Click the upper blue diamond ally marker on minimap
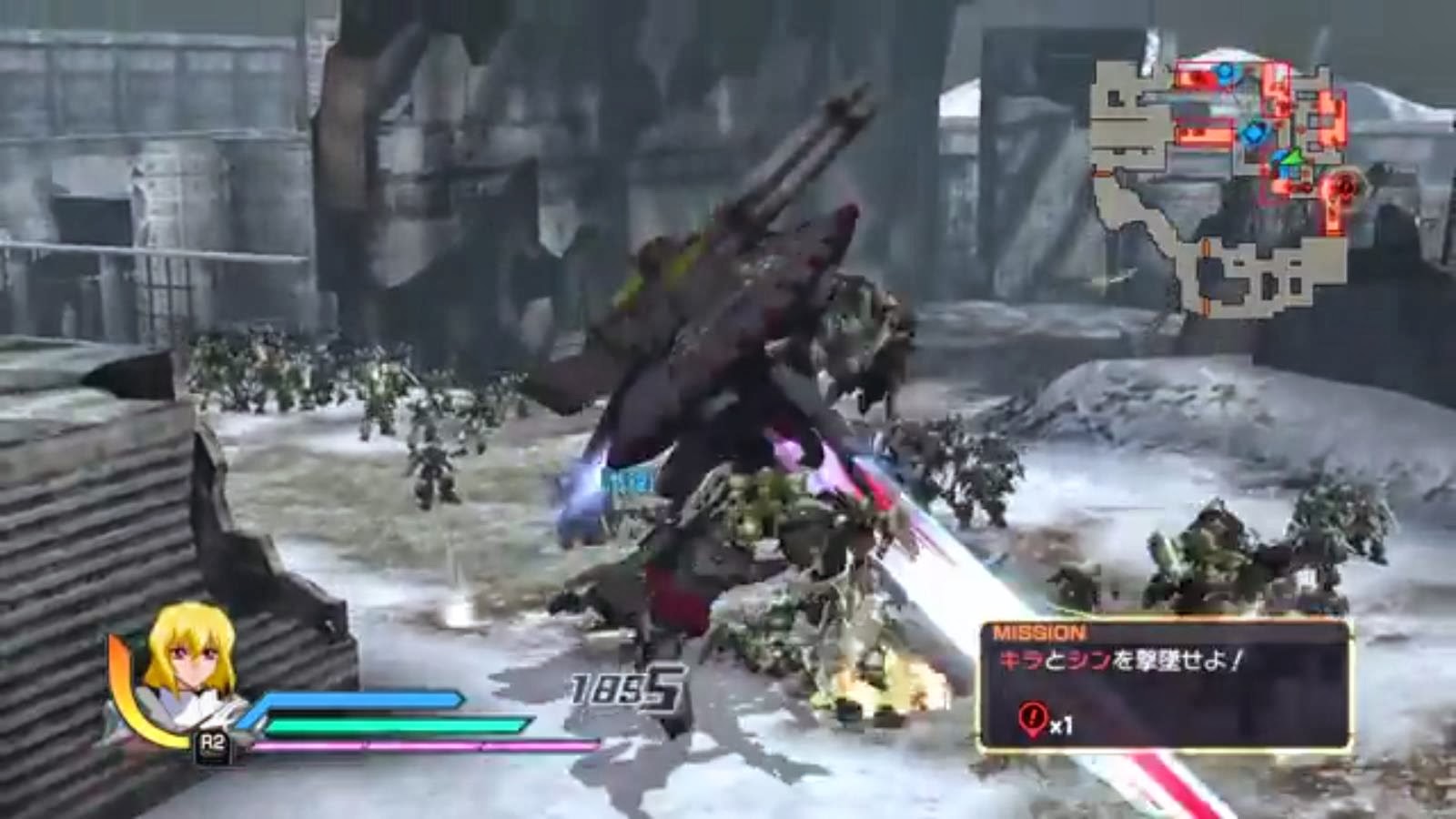 [x=1224, y=73]
